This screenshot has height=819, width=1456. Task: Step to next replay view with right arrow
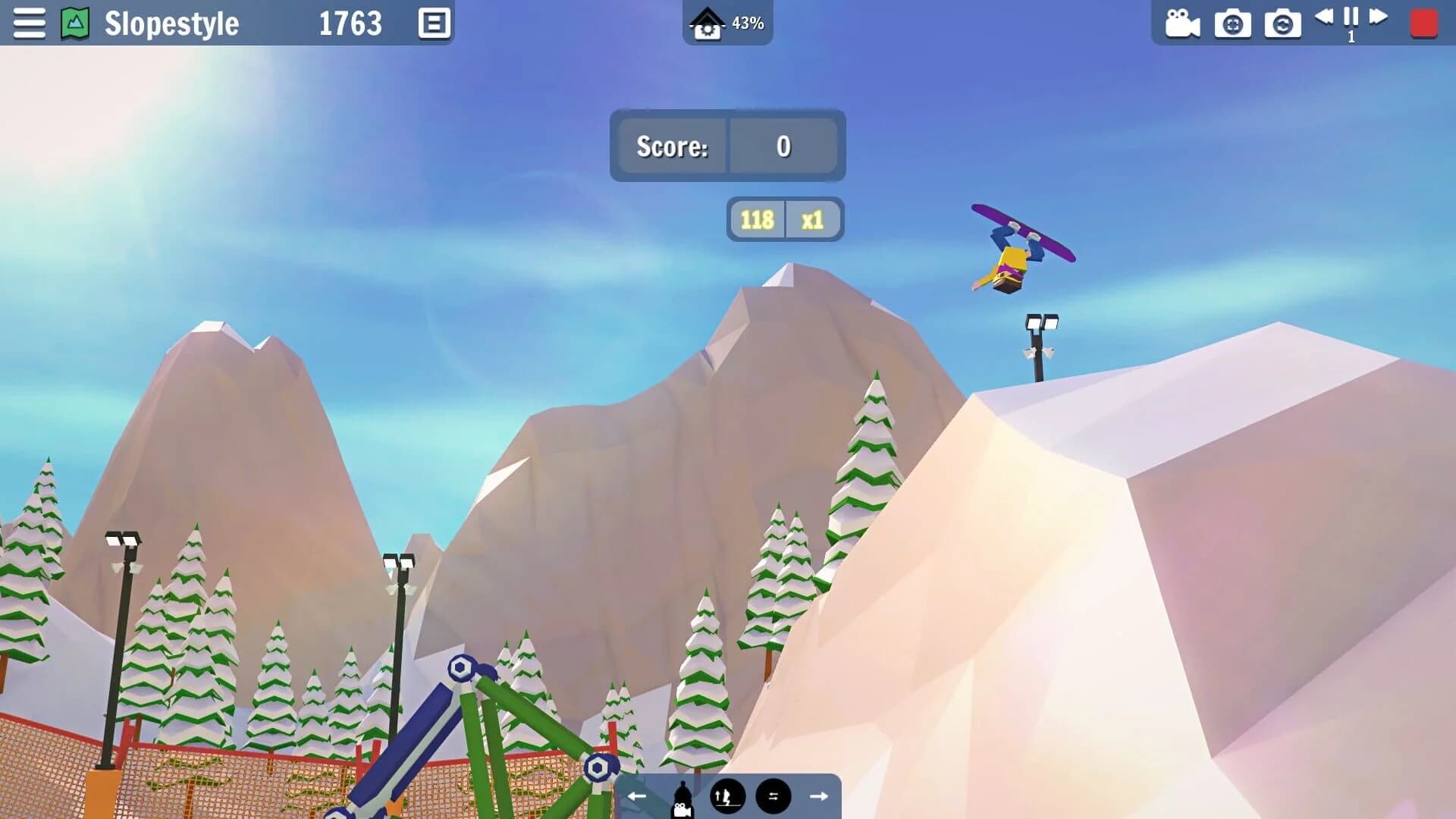coord(819,795)
